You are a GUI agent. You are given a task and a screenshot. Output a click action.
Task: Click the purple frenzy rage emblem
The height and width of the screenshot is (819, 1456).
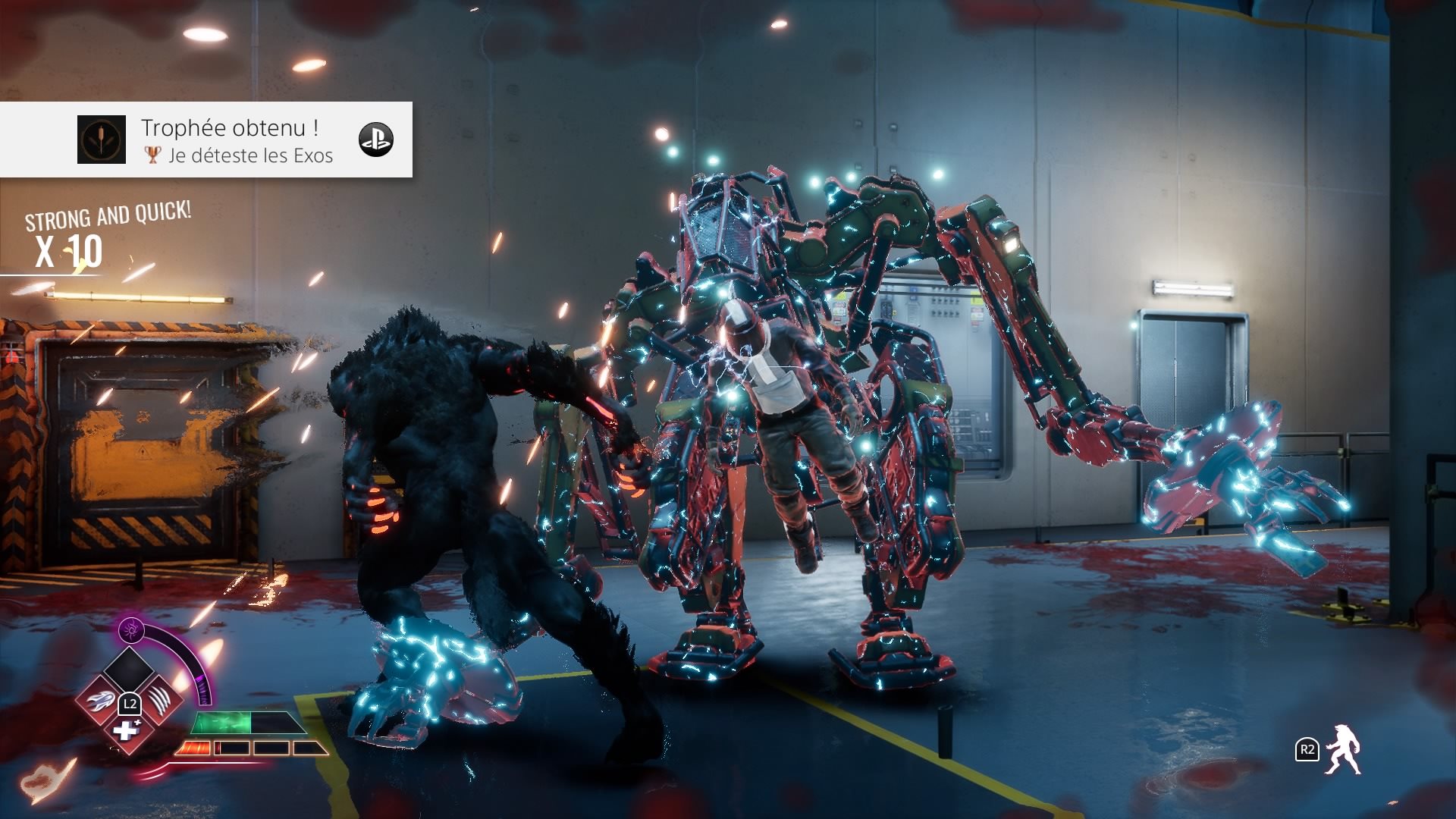point(131,629)
